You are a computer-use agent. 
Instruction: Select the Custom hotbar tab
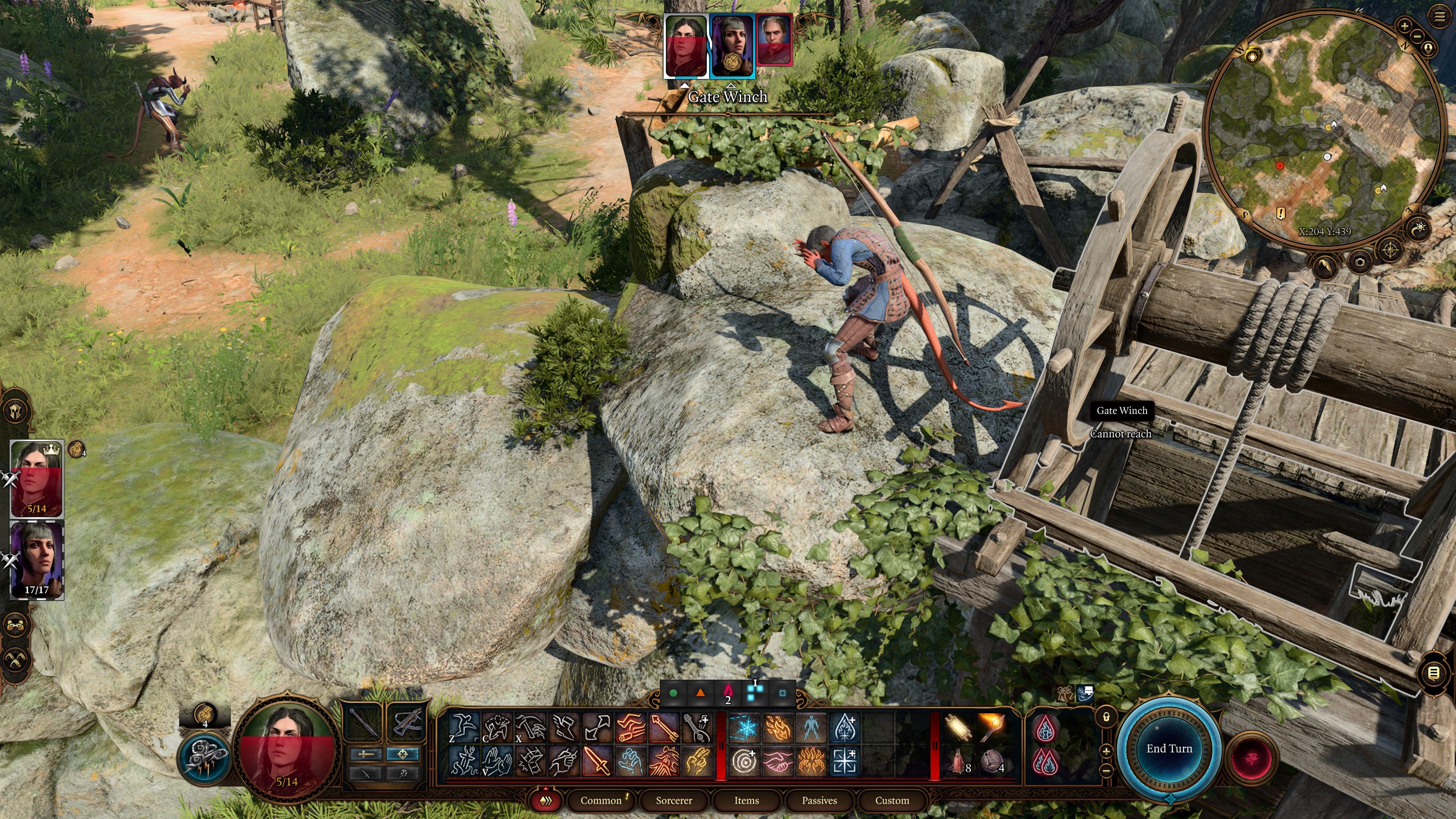pos(892,801)
